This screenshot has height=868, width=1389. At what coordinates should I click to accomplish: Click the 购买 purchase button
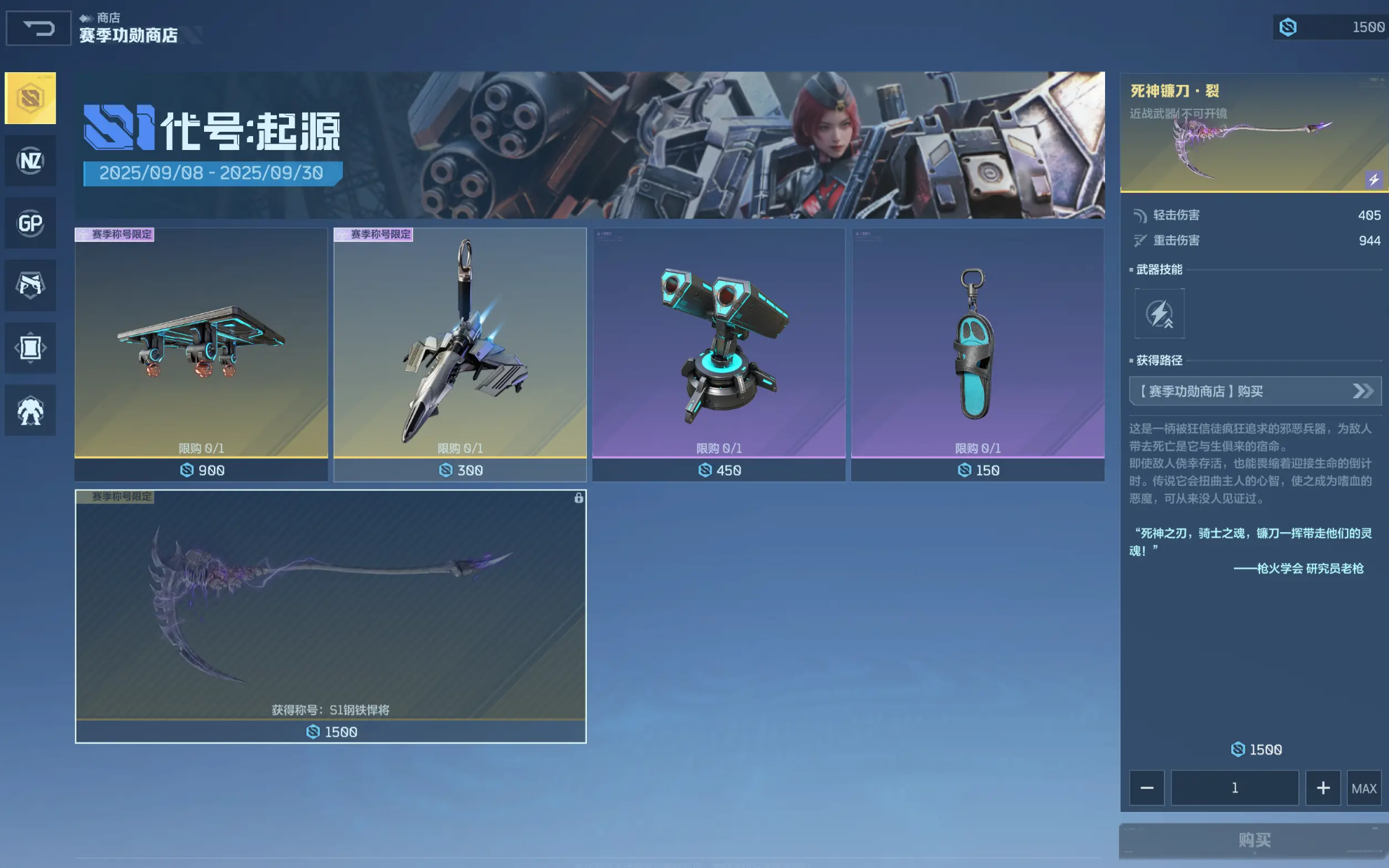1254,840
